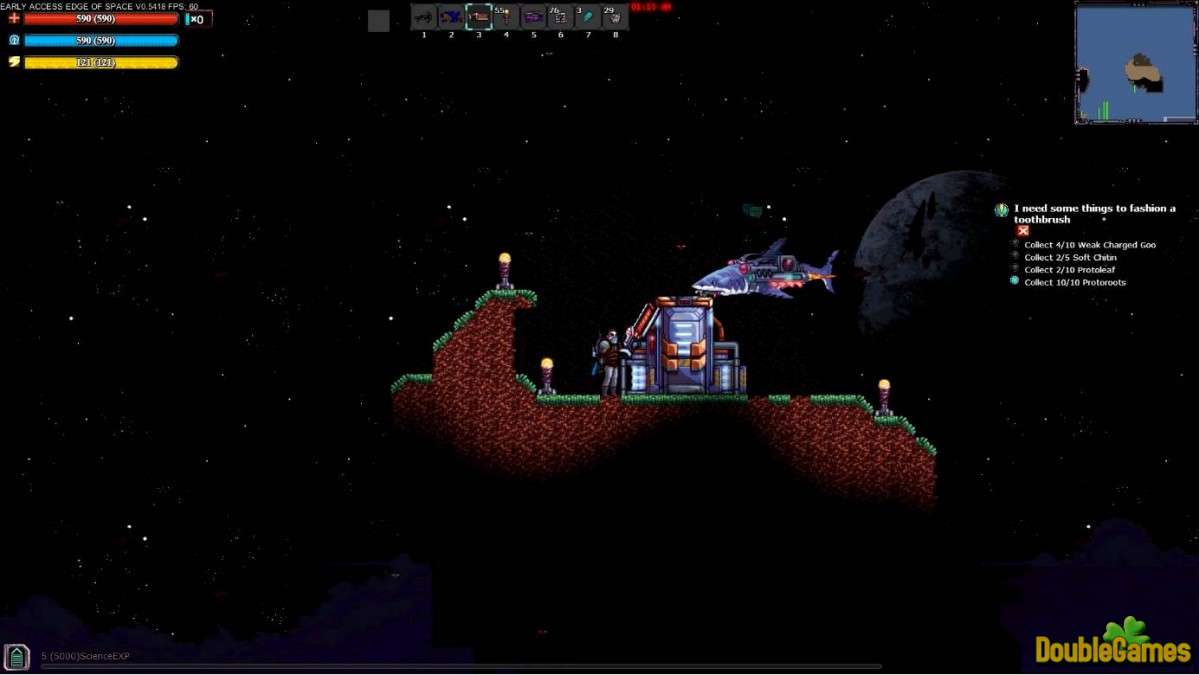Select the Collect Weak Charged Goo objective
The width and height of the screenshot is (1199, 675).
[x=1089, y=245]
